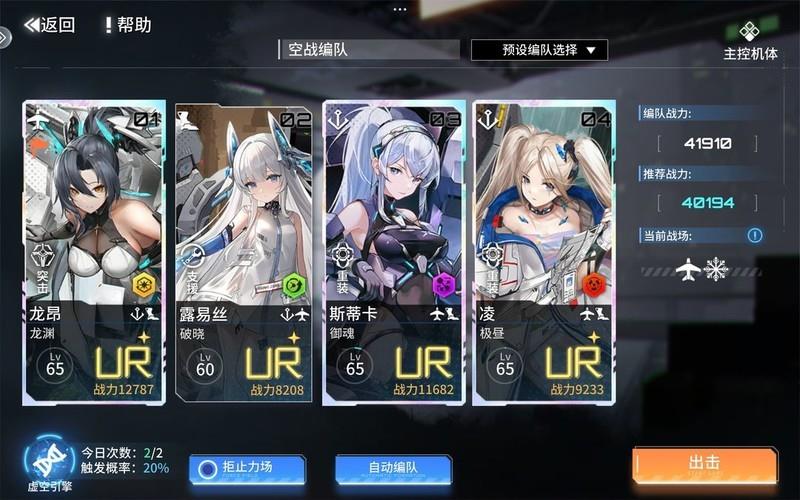Select the 龙昂 character card

(94, 252)
